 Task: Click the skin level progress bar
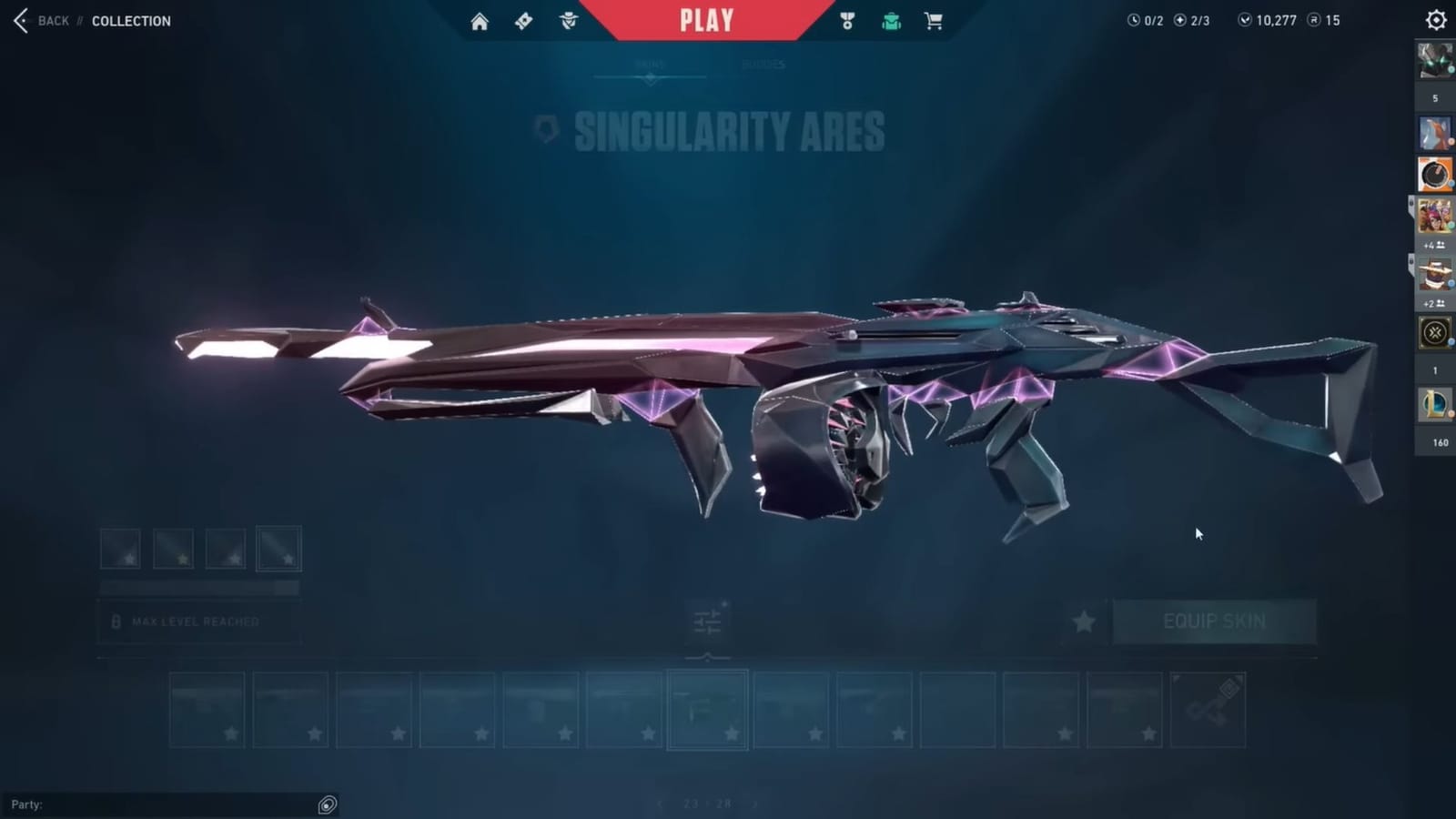200,589
